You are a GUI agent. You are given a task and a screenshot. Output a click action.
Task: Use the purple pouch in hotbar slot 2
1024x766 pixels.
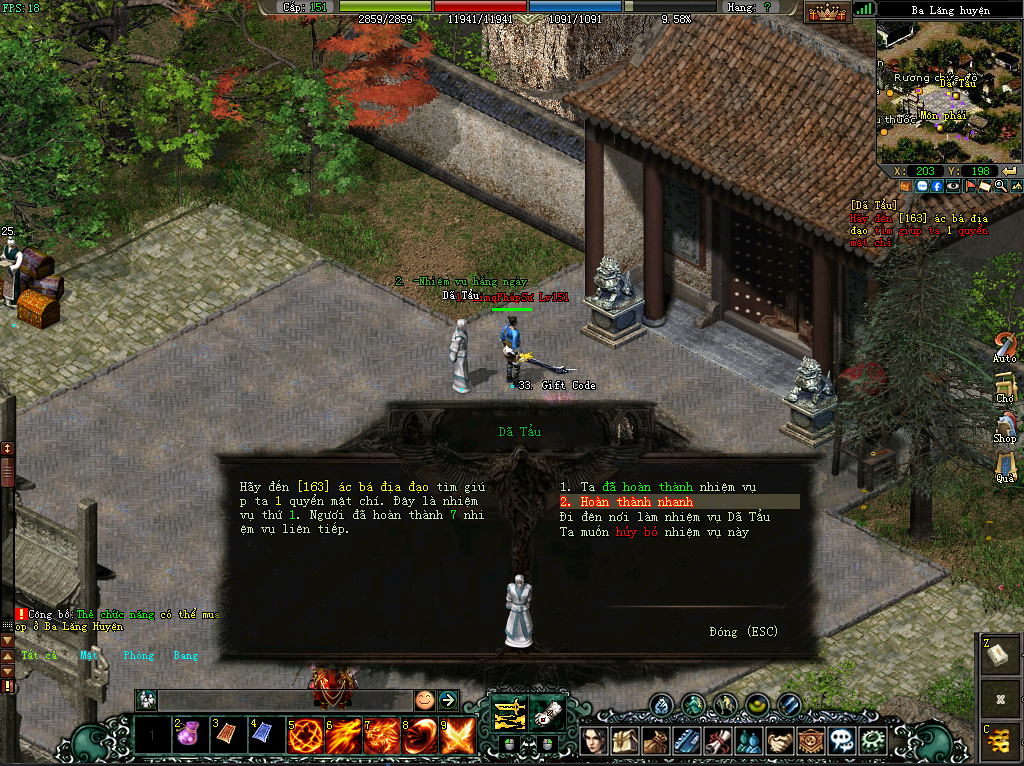click(190, 737)
